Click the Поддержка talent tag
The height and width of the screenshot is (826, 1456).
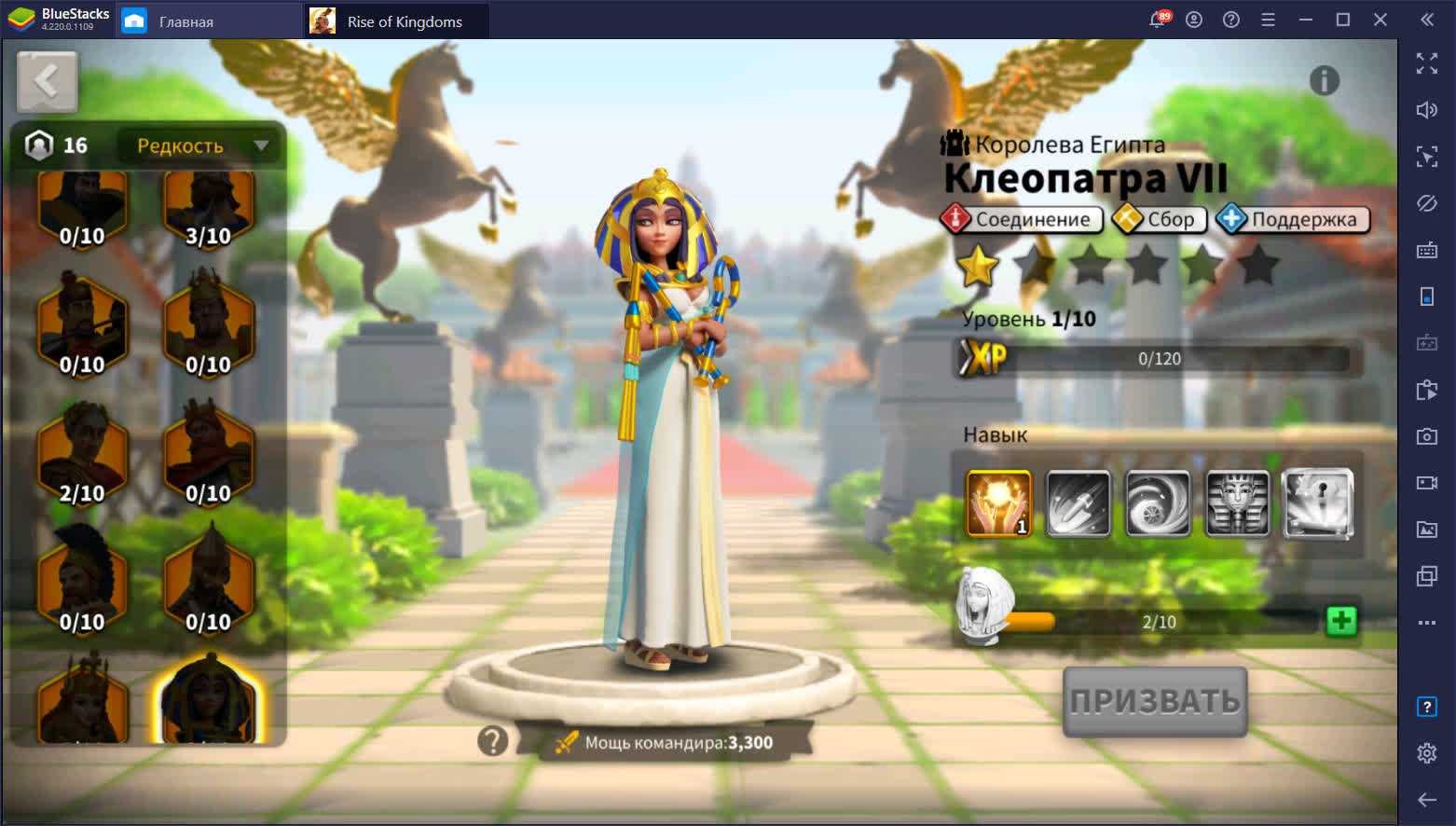coord(1293,219)
